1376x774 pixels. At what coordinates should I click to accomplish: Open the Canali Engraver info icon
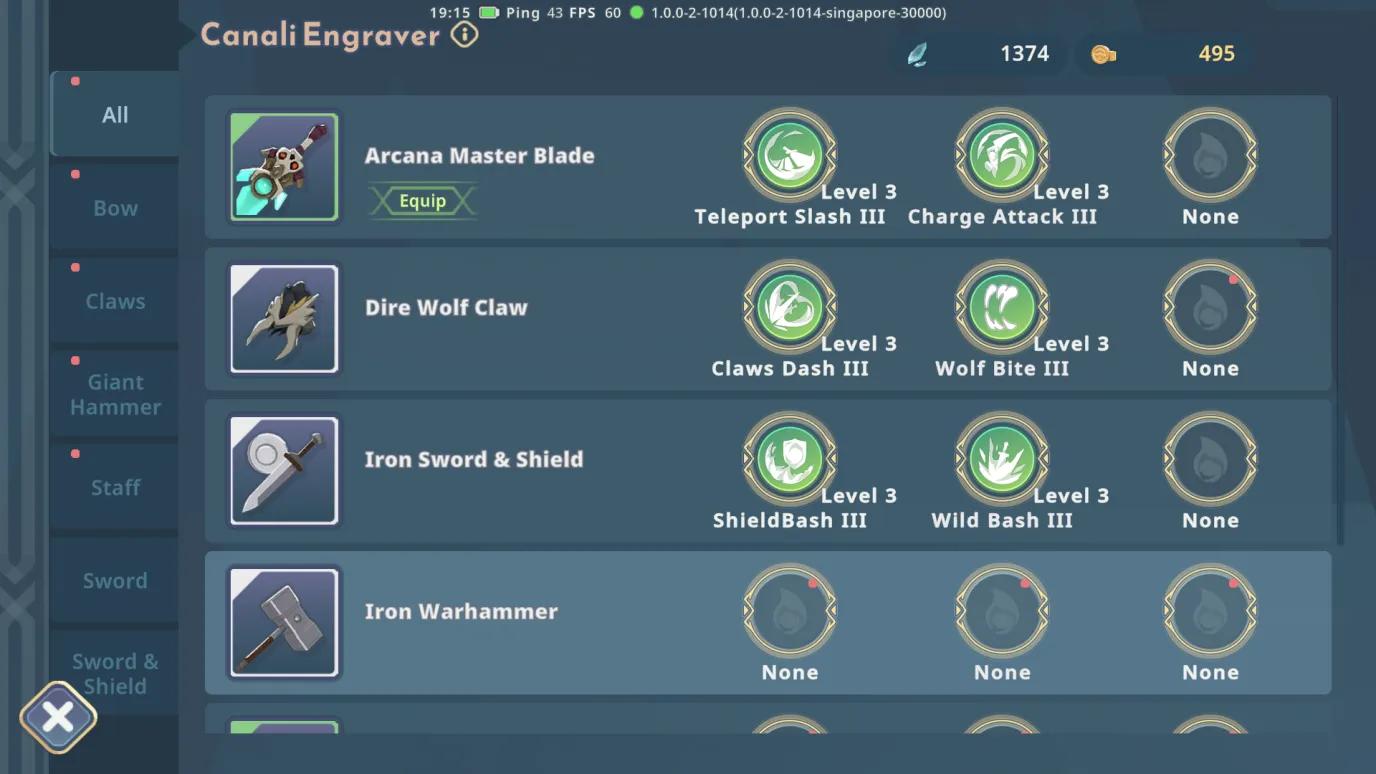(x=464, y=35)
